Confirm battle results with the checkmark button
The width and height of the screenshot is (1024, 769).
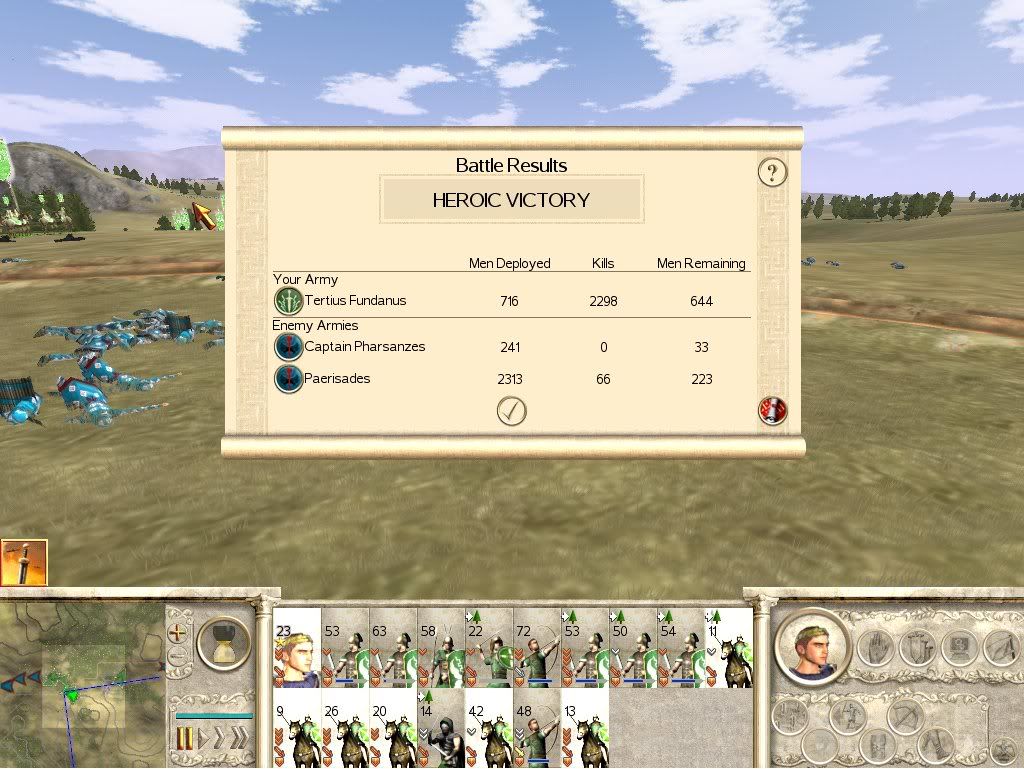click(x=511, y=411)
